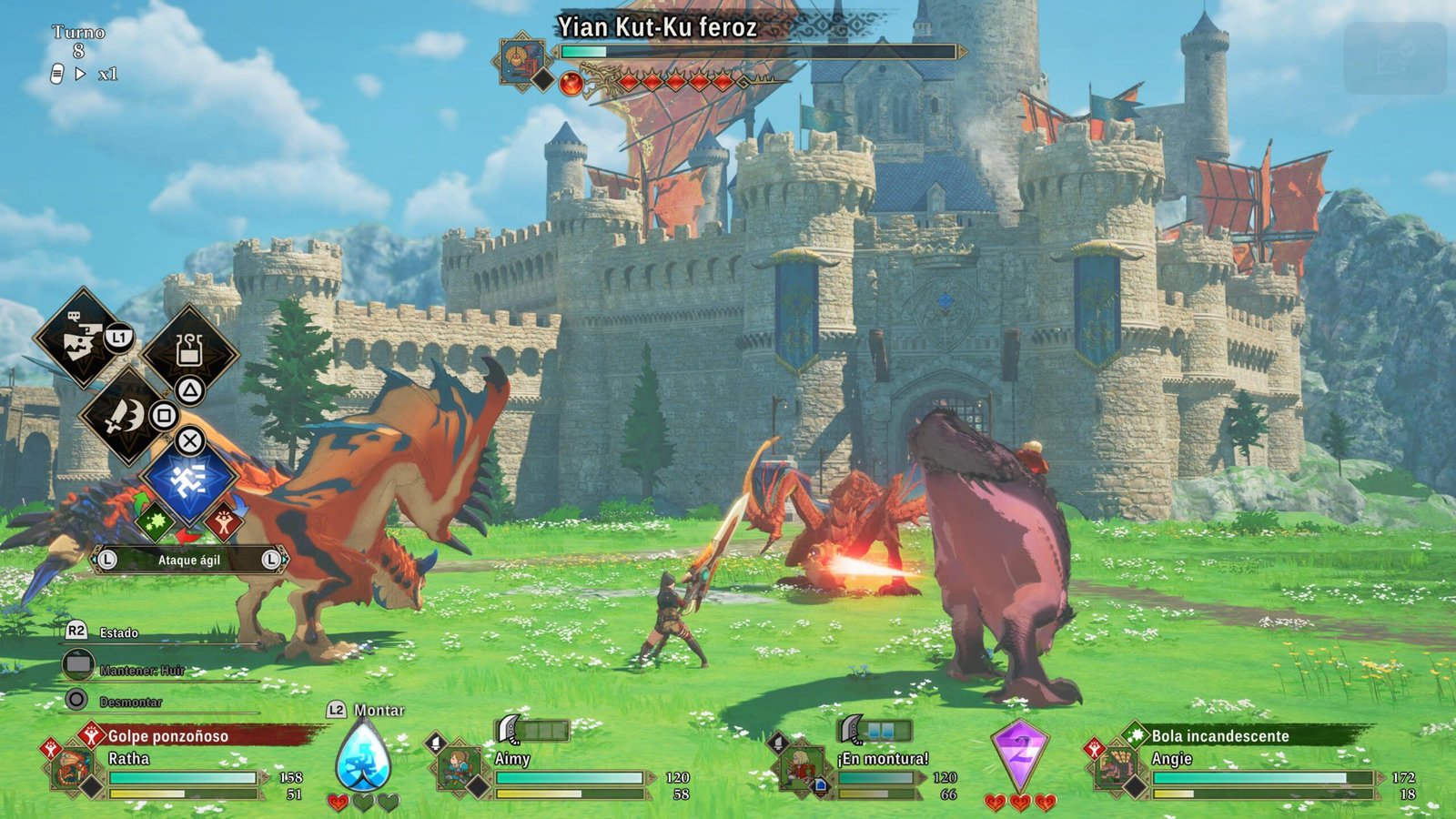Select Ratha's monster portrait

(x=73, y=769)
